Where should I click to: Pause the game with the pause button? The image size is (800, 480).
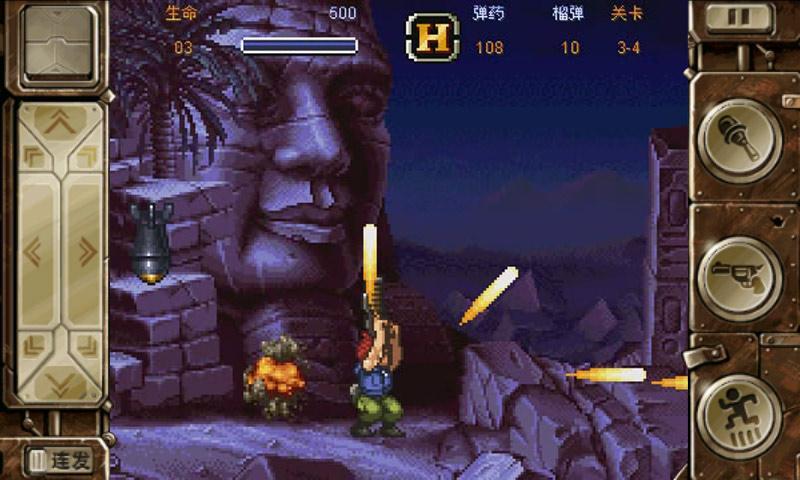click(742, 18)
